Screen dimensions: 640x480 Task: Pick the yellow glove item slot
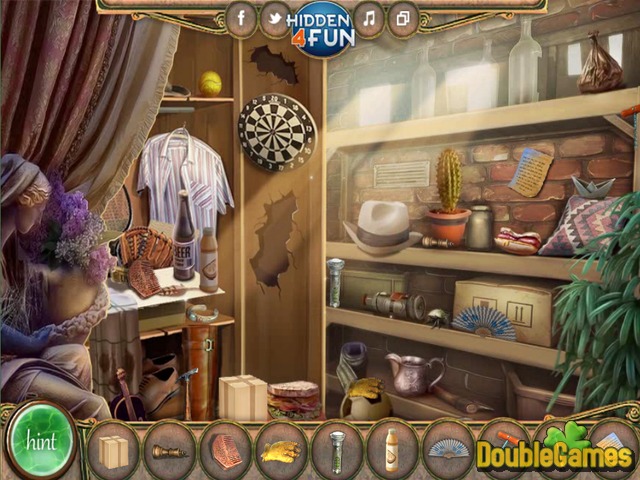[281, 449]
